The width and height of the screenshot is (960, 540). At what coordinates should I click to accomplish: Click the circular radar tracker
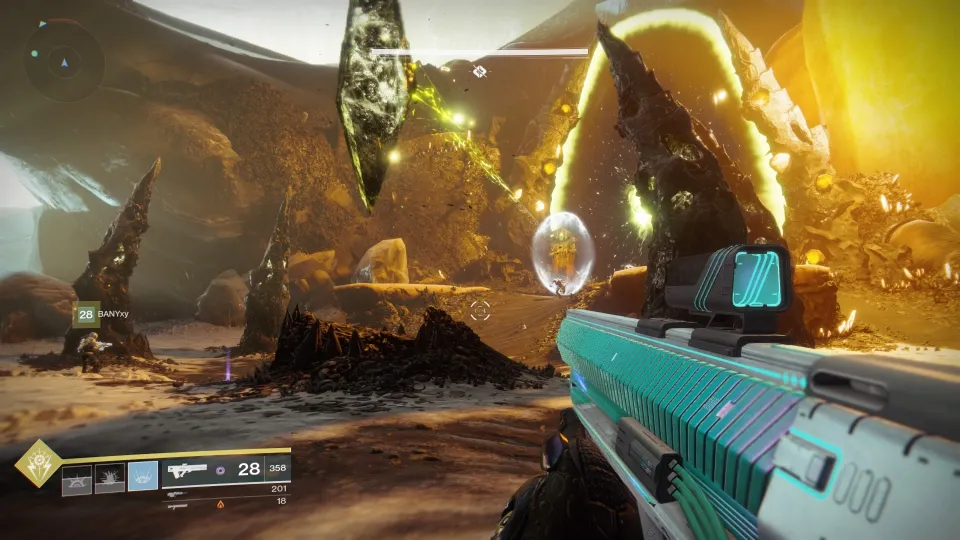click(64, 59)
